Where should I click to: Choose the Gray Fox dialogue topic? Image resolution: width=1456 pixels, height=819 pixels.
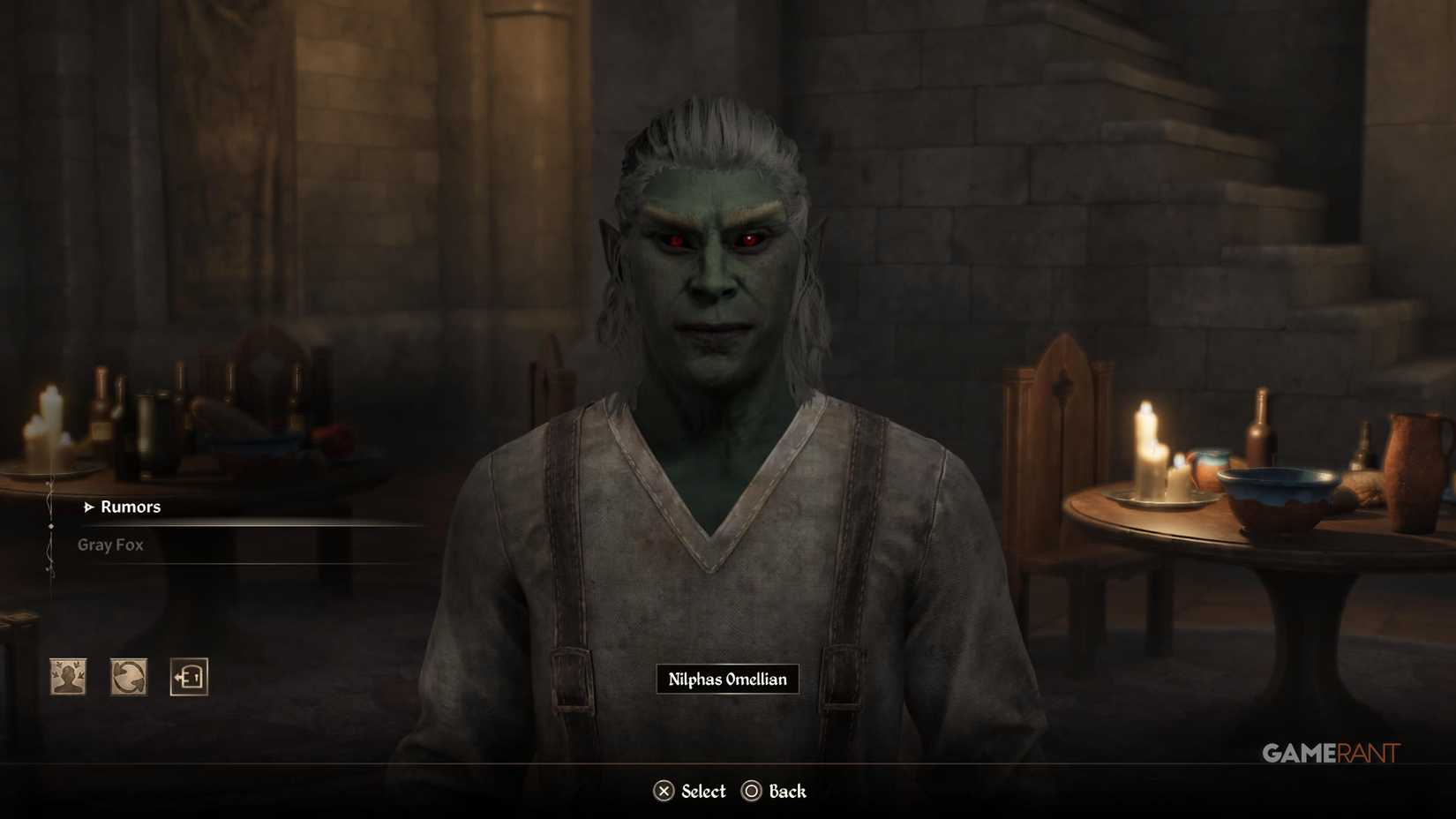click(x=110, y=545)
